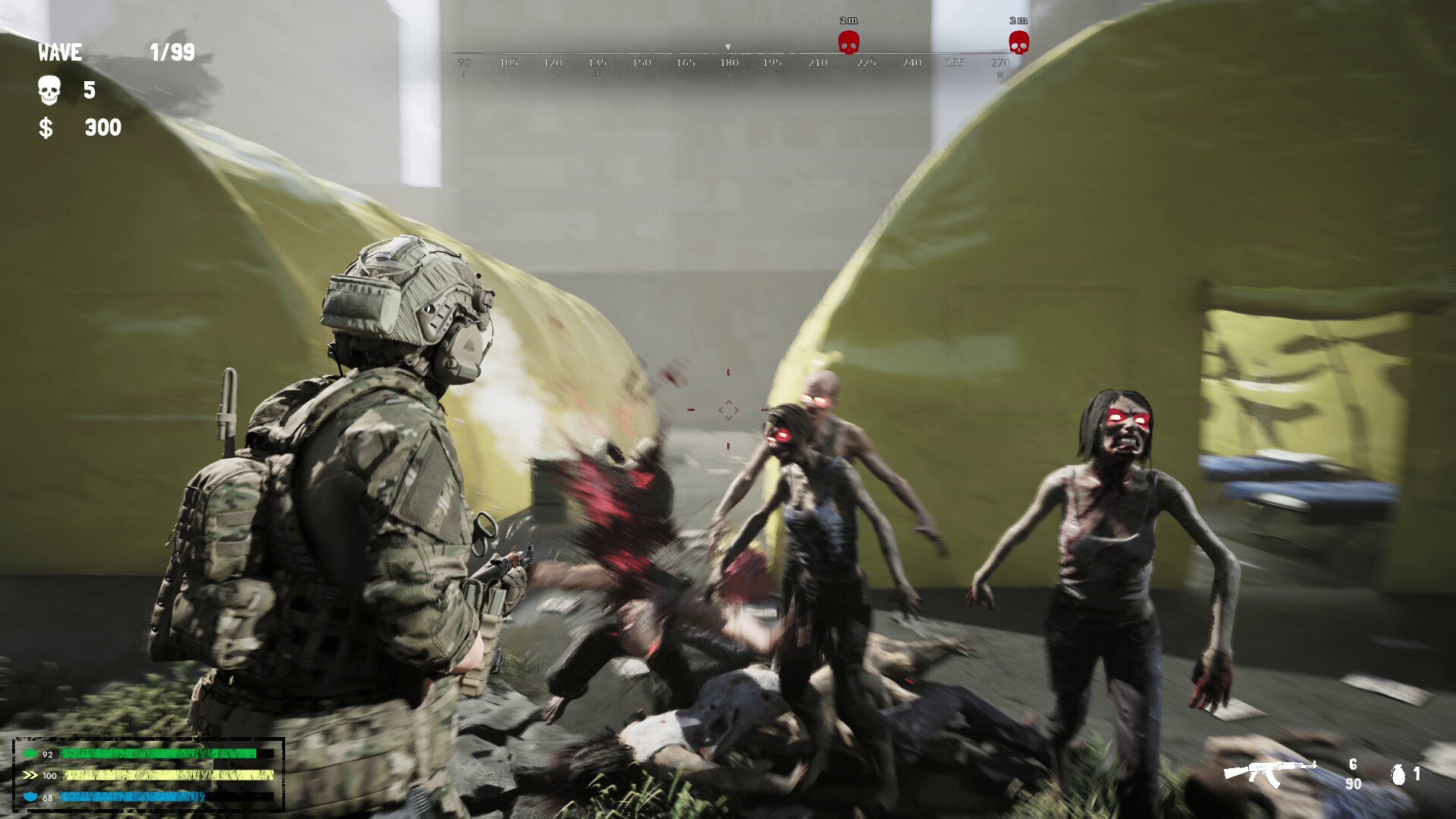Click the 270 W compass heading
The image size is (1456, 819).
[x=999, y=64]
